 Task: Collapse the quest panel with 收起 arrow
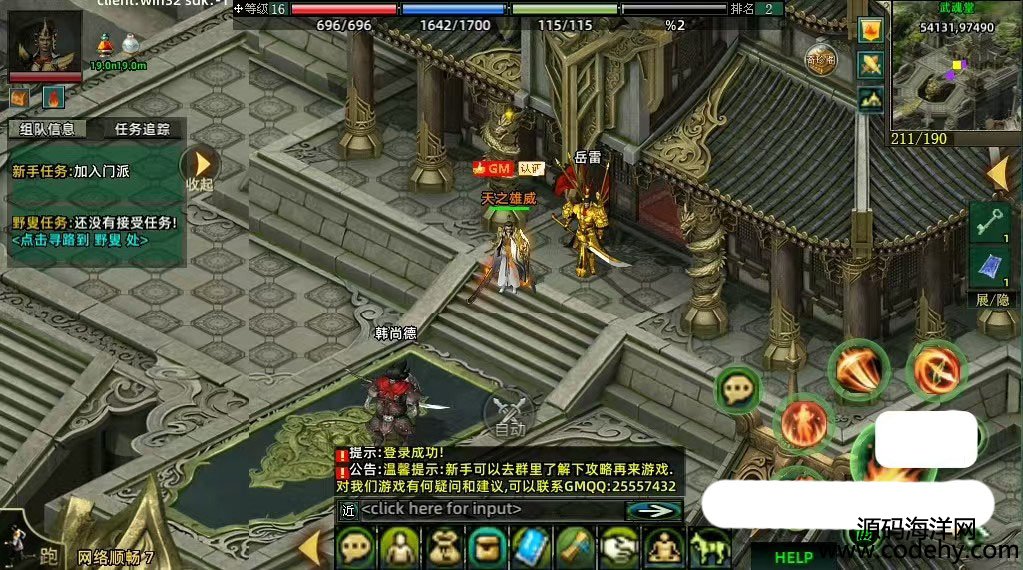(201, 166)
